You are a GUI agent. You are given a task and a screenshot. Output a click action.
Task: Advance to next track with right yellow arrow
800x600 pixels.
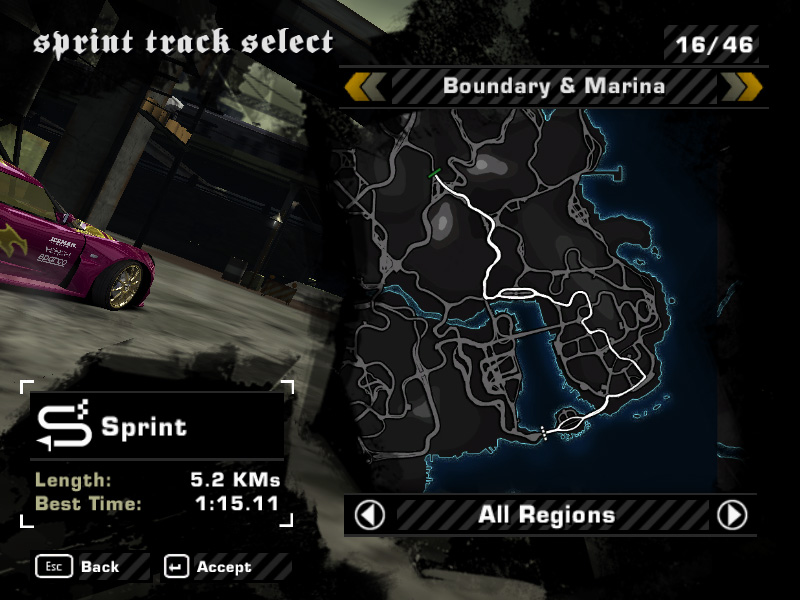(741, 86)
